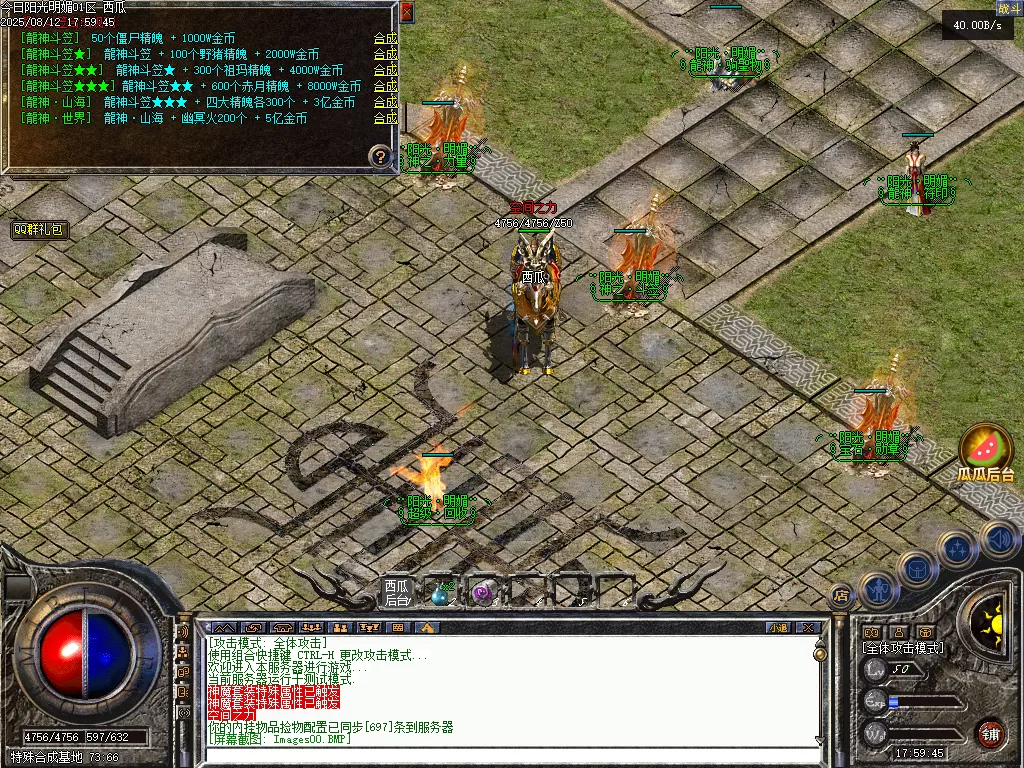Click the 西瓜后台 hotbar button
1024x768 pixels.
coord(397,593)
